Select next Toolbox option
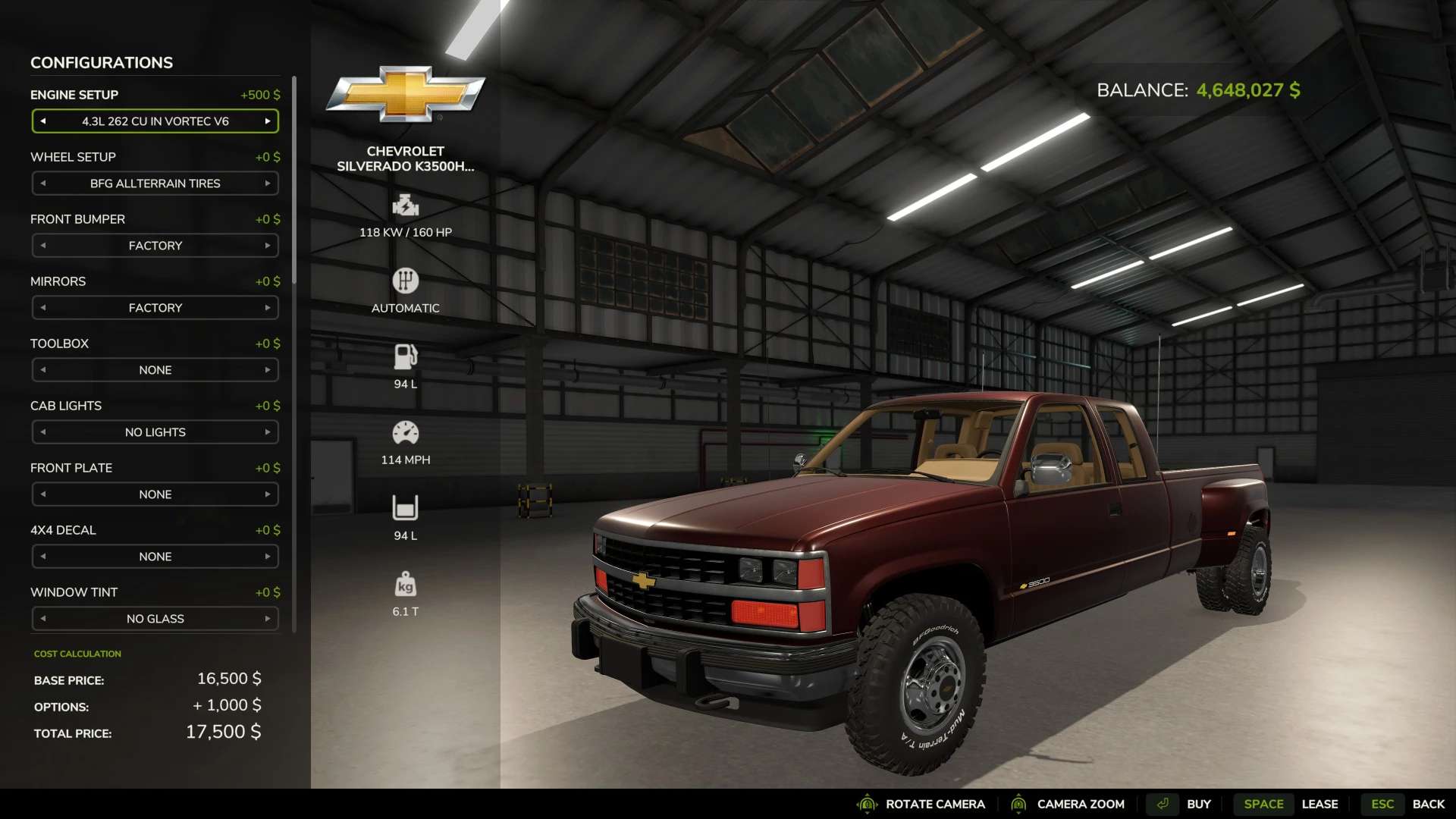 (x=268, y=370)
